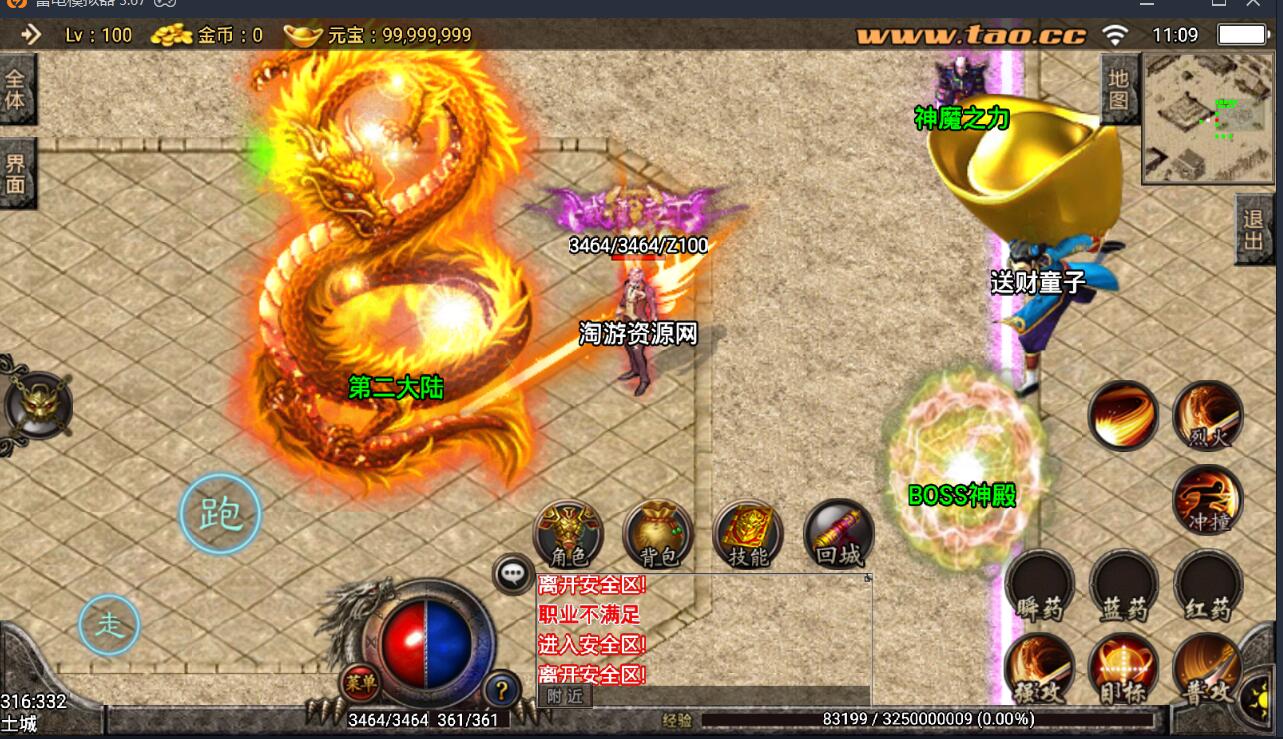Viewport: 1283px width, 739px height.
Task: Open the 技能 skills book
Action: point(748,534)
